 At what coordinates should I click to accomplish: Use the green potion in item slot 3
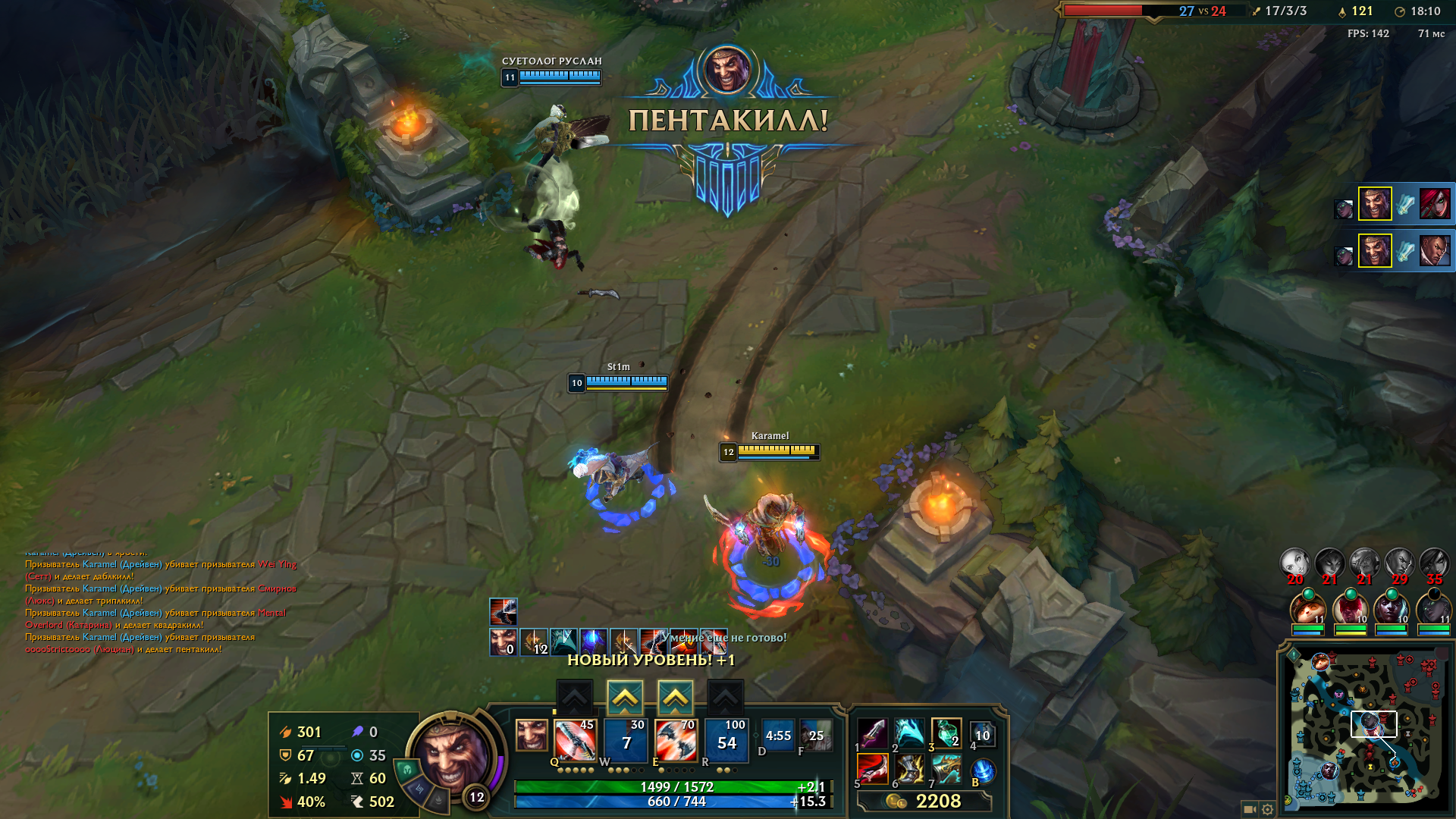coord(946,733)
